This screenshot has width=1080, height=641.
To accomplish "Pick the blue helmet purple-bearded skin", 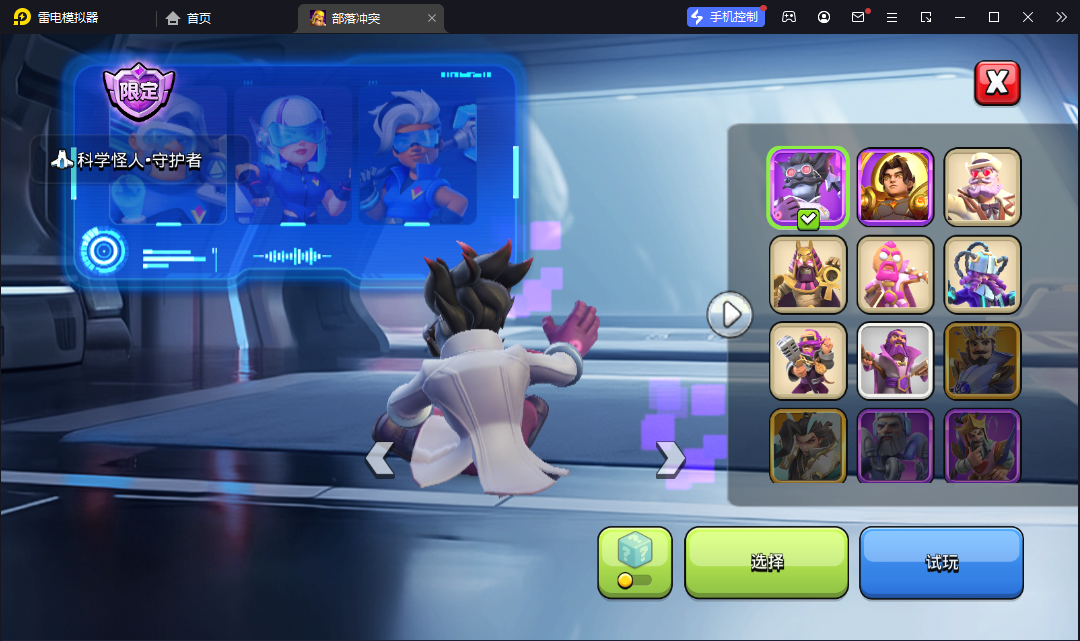I will tap(982, 274).
